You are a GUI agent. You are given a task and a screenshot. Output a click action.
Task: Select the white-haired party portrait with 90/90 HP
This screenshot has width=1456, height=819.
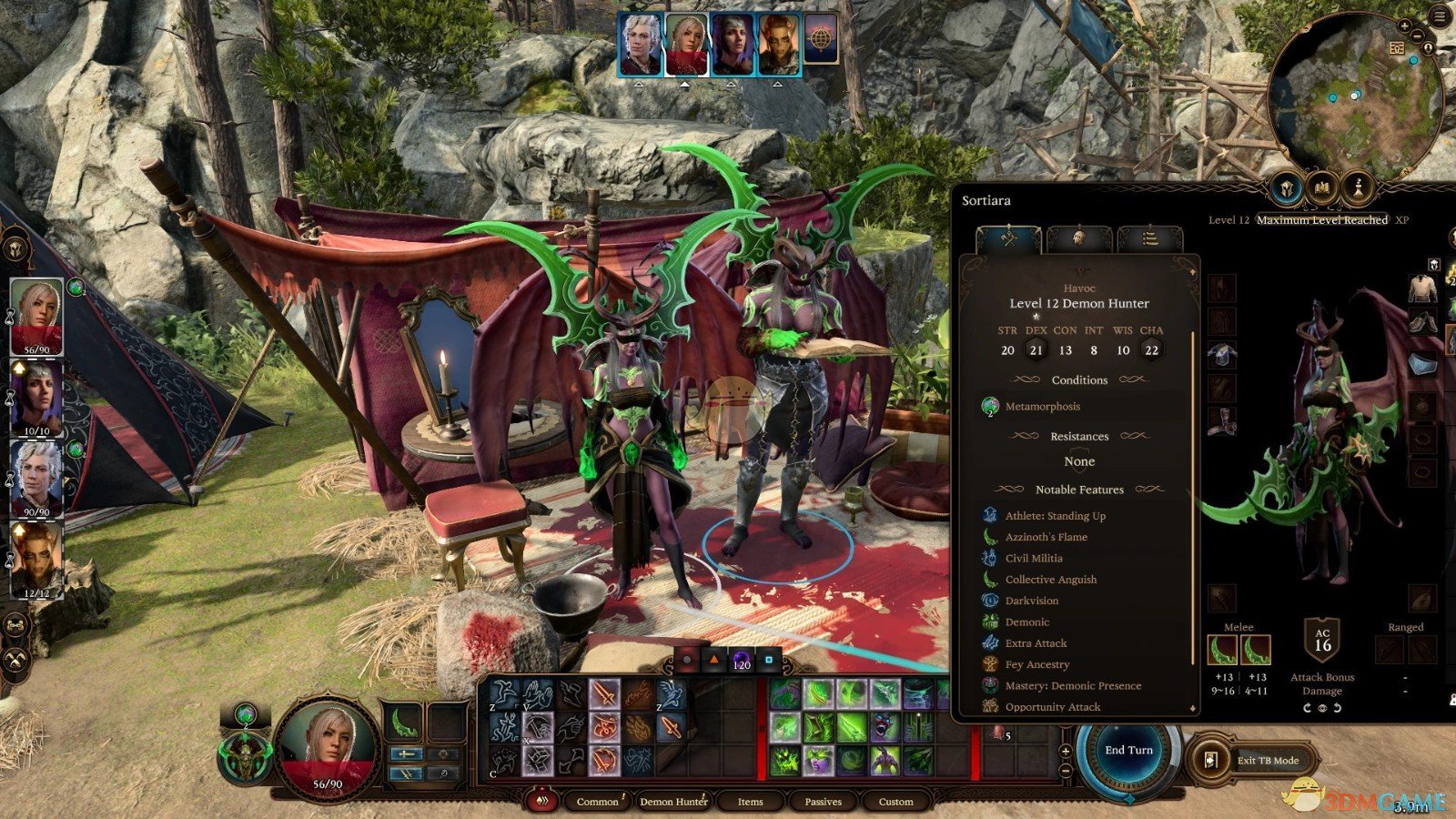click(x=36, y=480)
